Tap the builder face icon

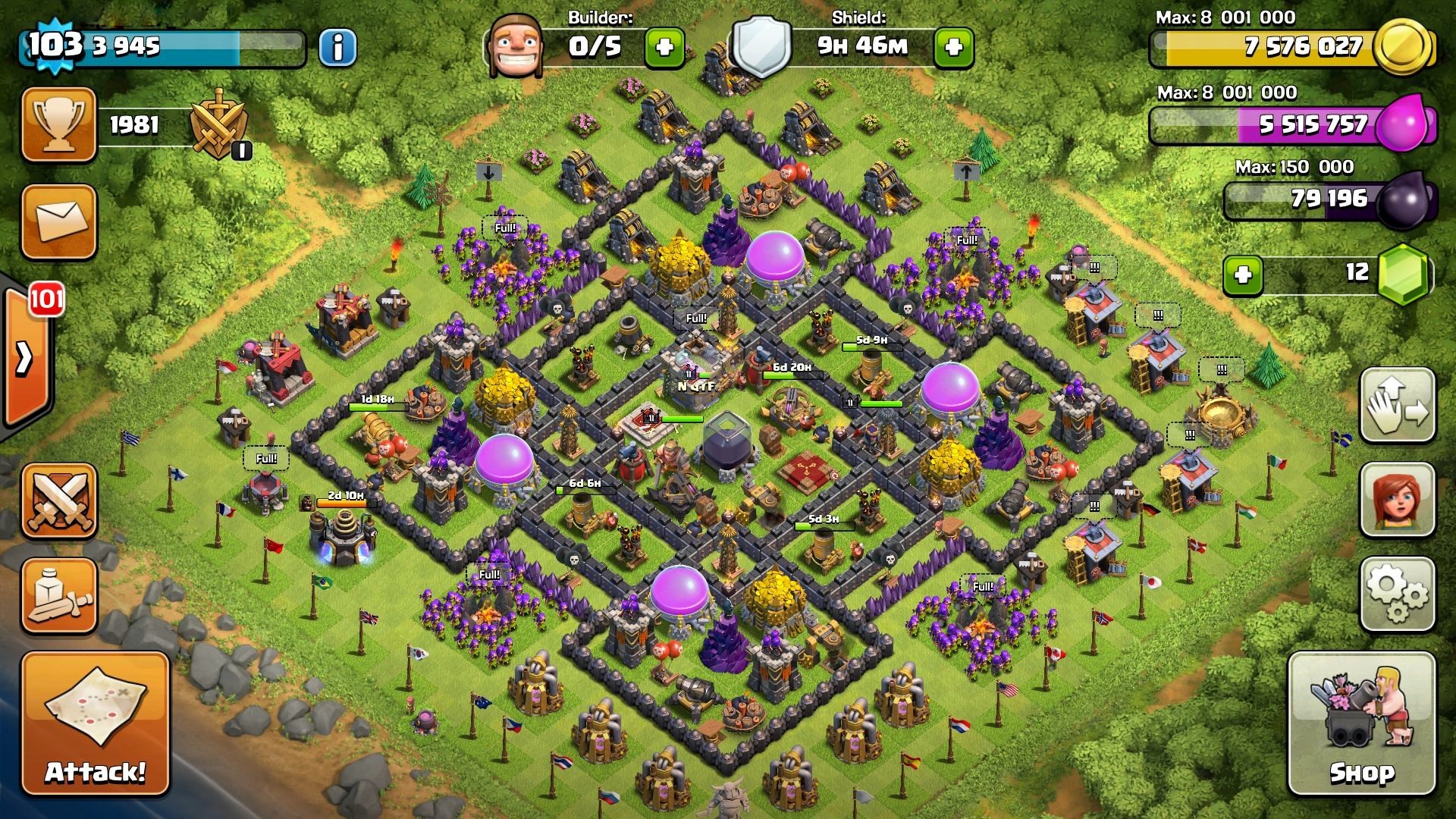514,45
